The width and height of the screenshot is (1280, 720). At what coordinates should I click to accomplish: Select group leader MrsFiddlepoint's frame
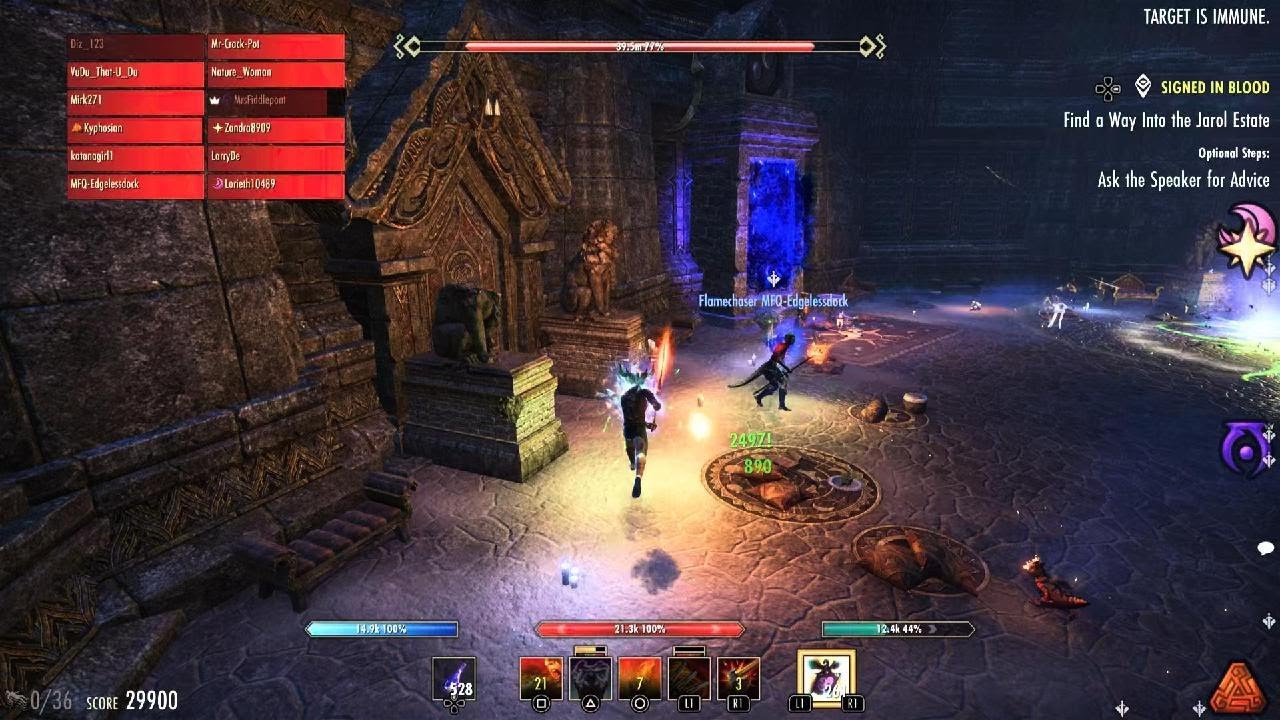coord(276,101)
